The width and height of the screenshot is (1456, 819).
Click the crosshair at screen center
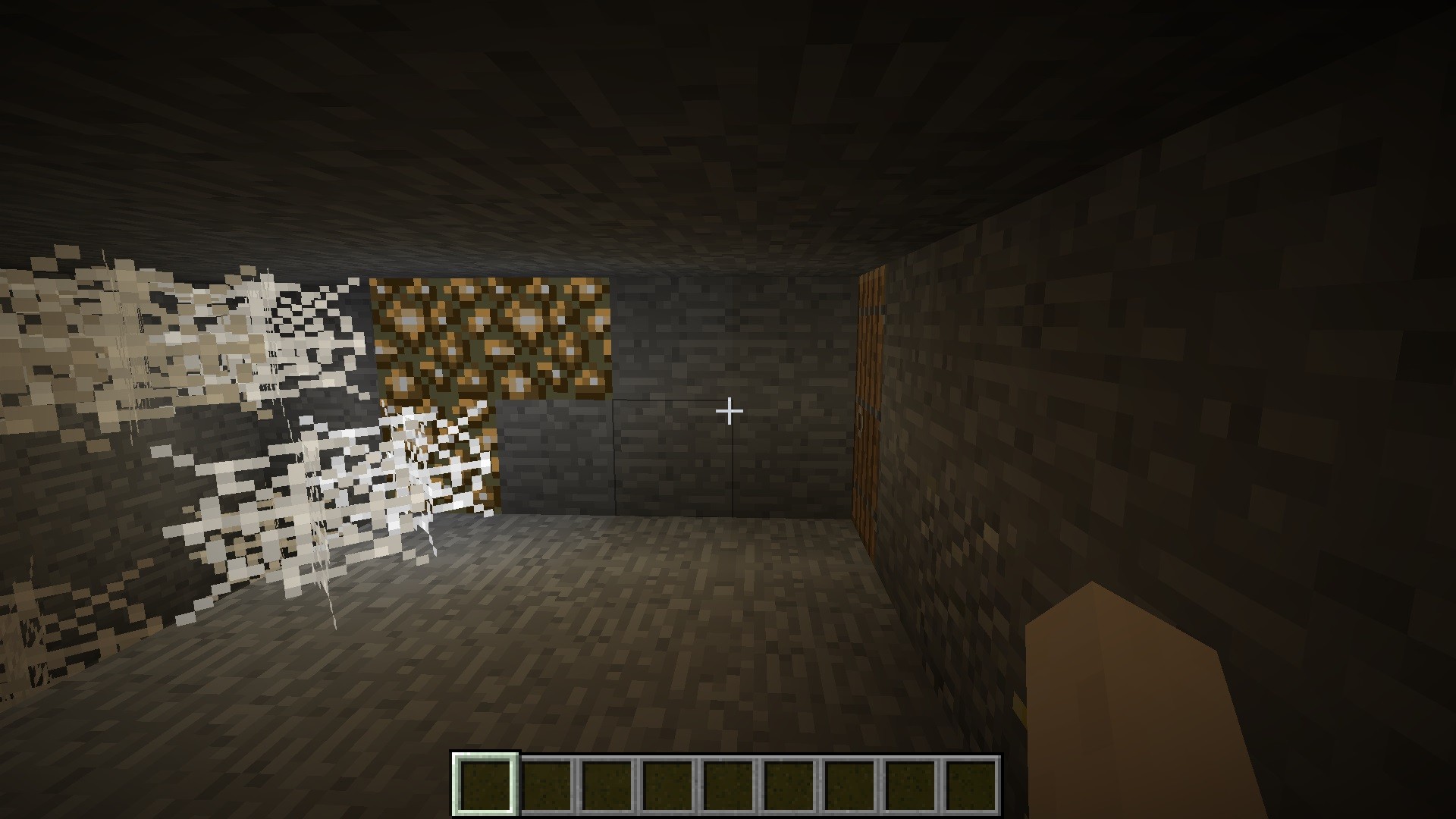pyautogui.click(x=728, y=409)
